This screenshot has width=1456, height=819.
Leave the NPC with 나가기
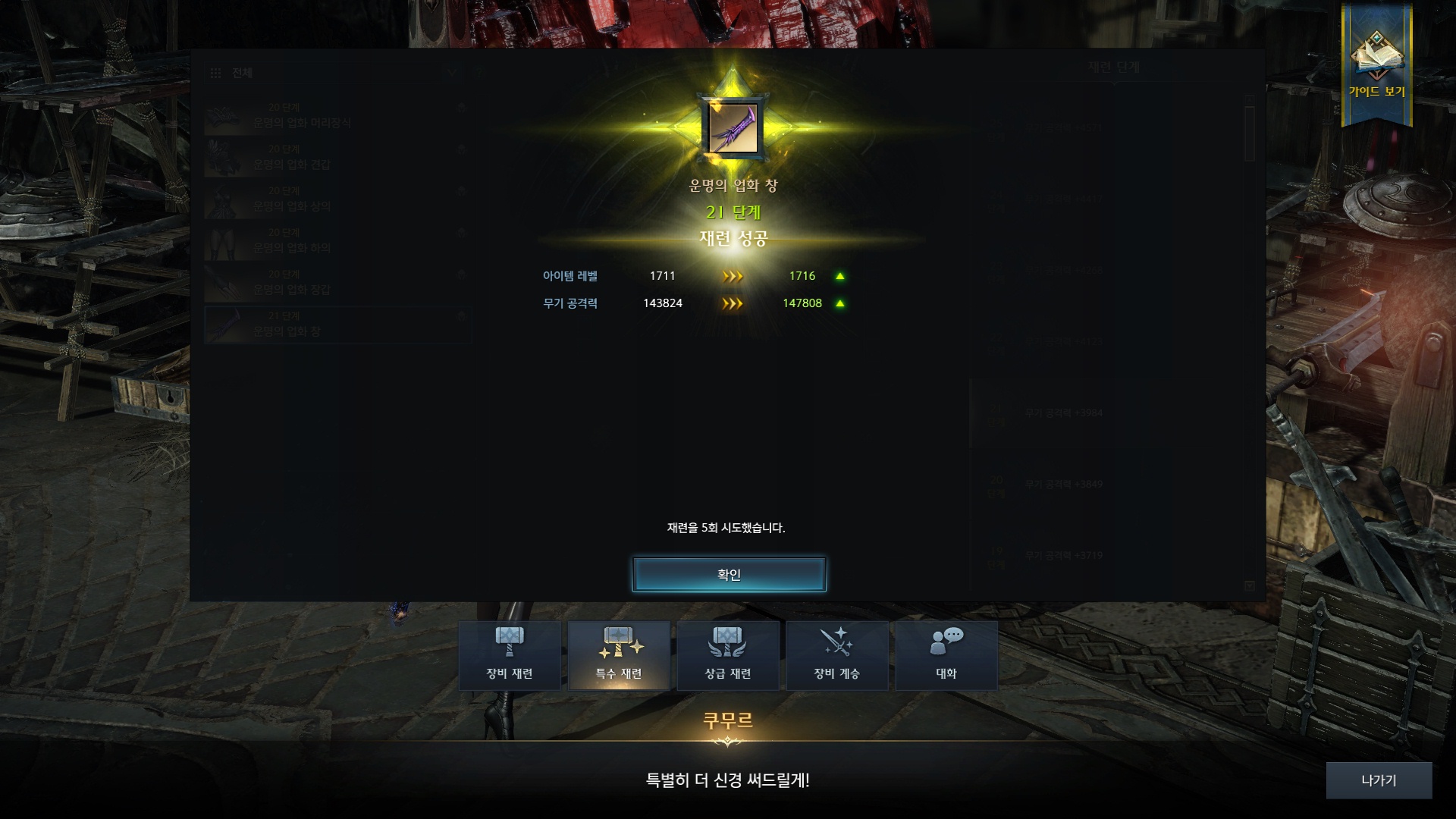click(x=1378, y=780)
